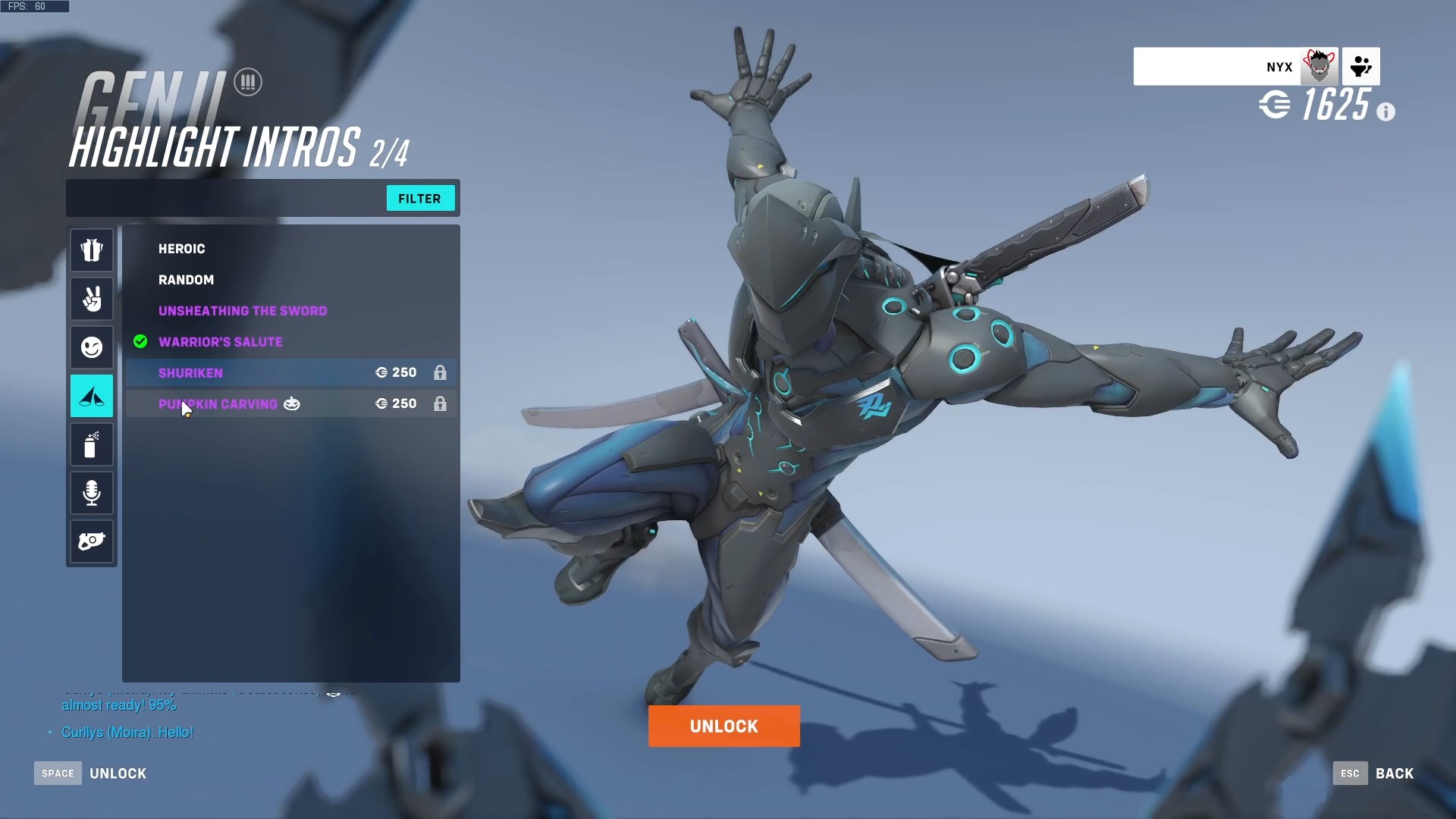This screenshot has width=1456, height=819.
Task: Click the ESC Back control
Action: [x=1374, y=773]
